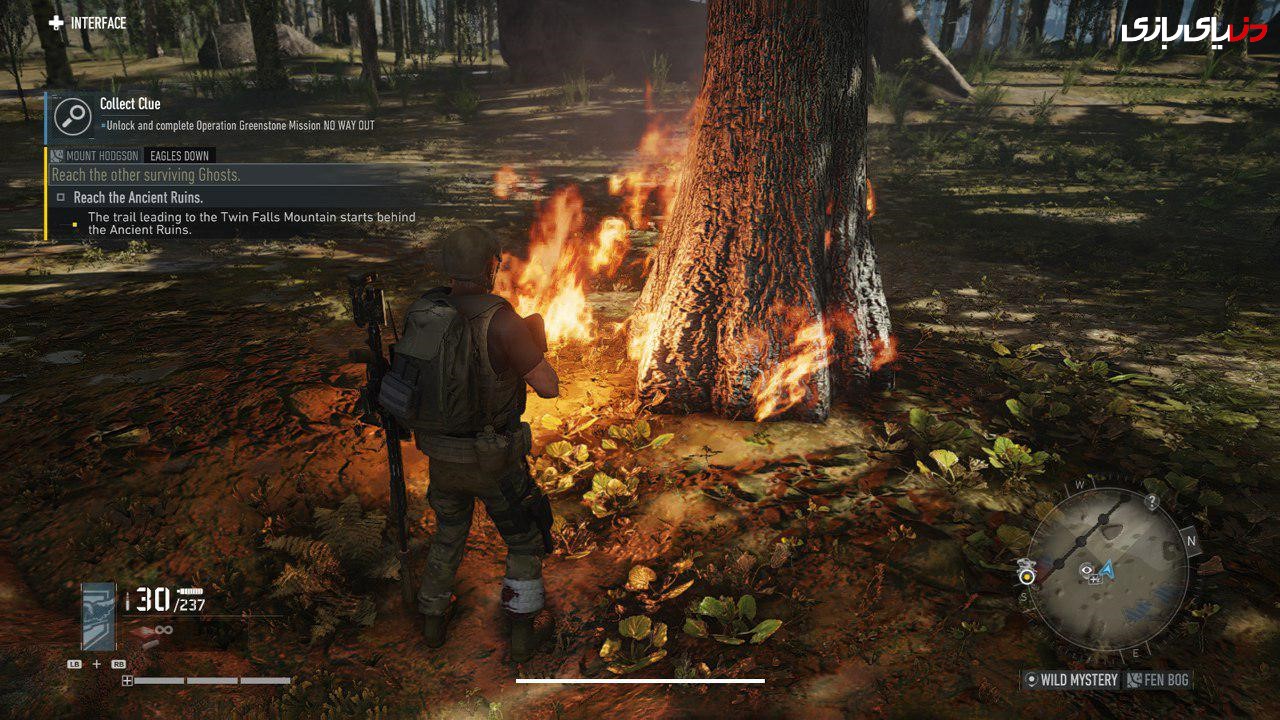This screenshot has height=720, width=1280.
Task: Select the yellow Wild Mystery icon
Action: coord(1031,679)
